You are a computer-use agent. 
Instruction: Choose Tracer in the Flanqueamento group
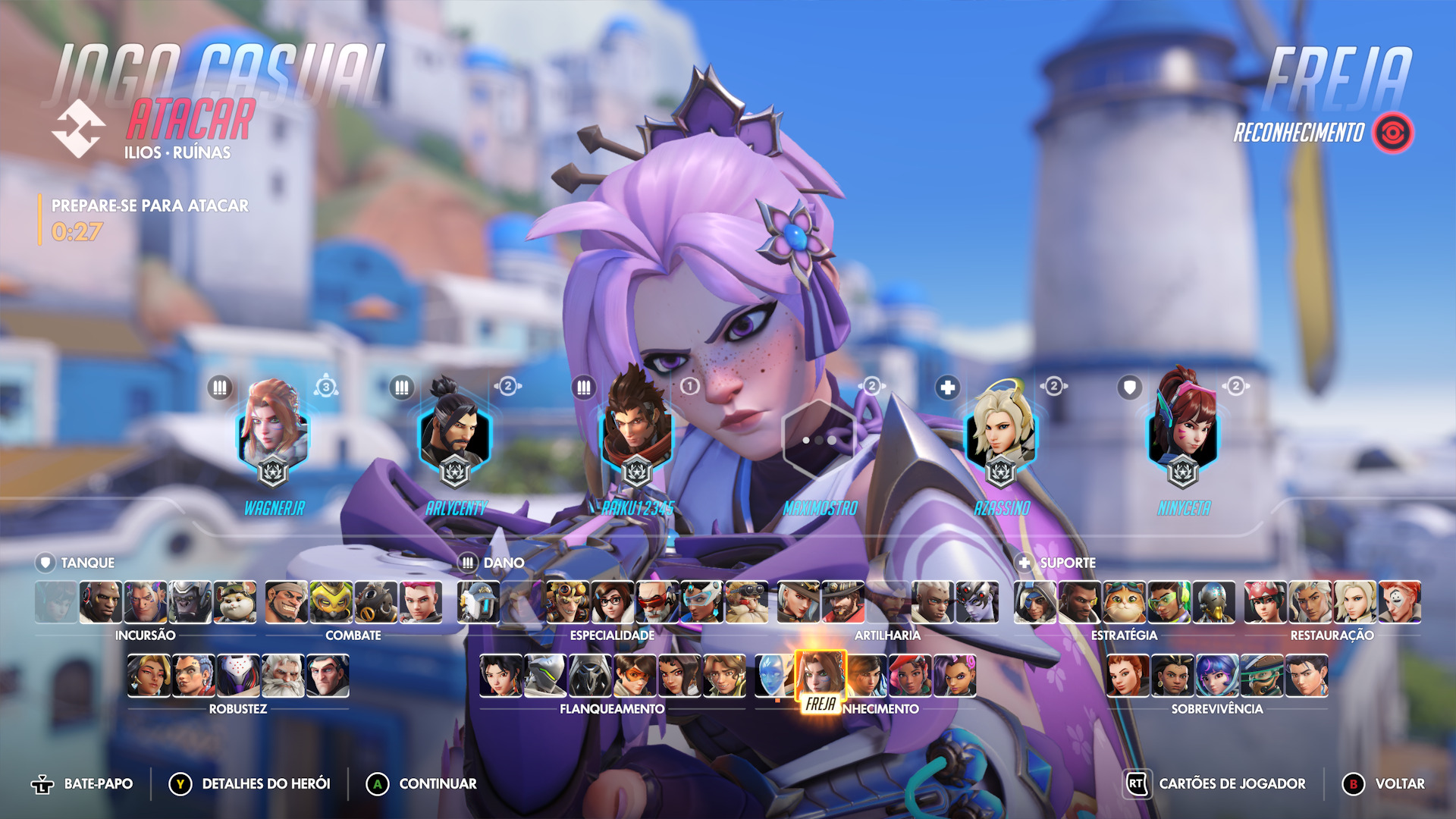tap(635, 676)
